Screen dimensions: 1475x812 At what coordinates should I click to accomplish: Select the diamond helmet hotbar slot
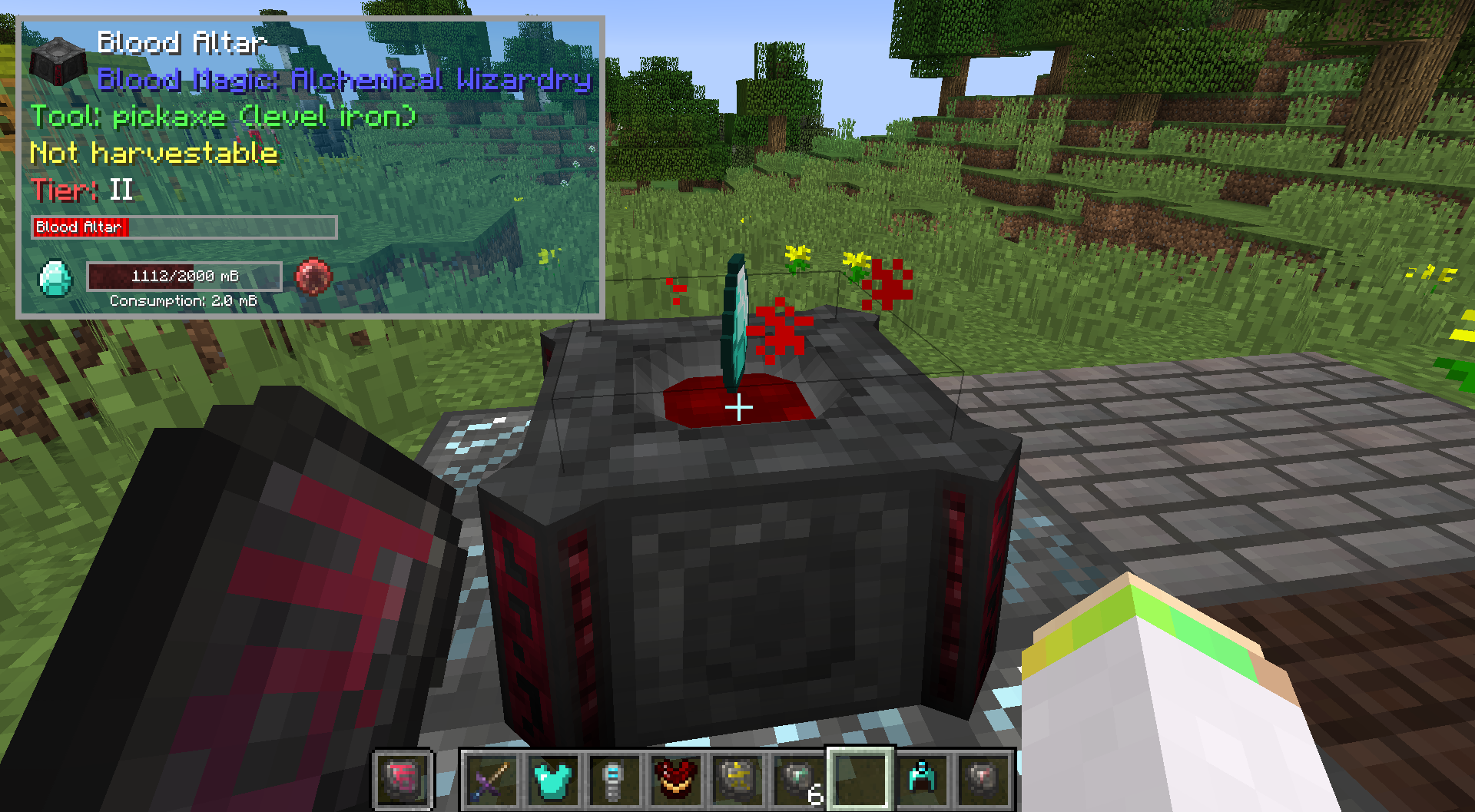click(x=922, y=780)
